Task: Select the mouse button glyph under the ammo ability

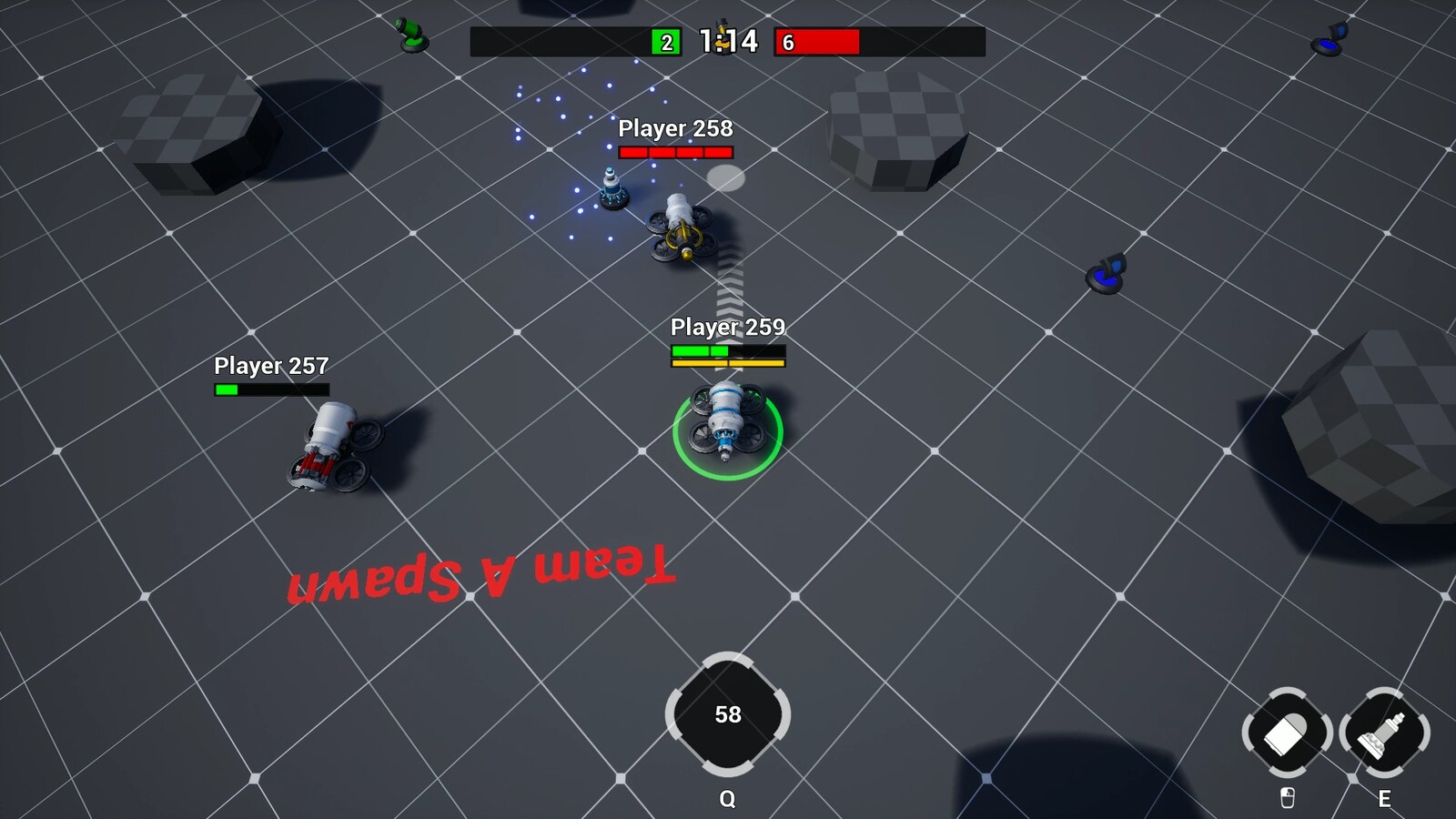Action: click(x=1286, y=796)
